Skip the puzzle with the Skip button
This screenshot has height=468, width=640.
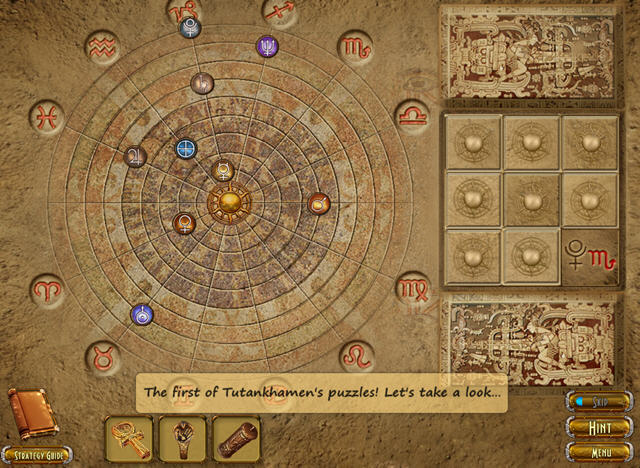(600, 402)
